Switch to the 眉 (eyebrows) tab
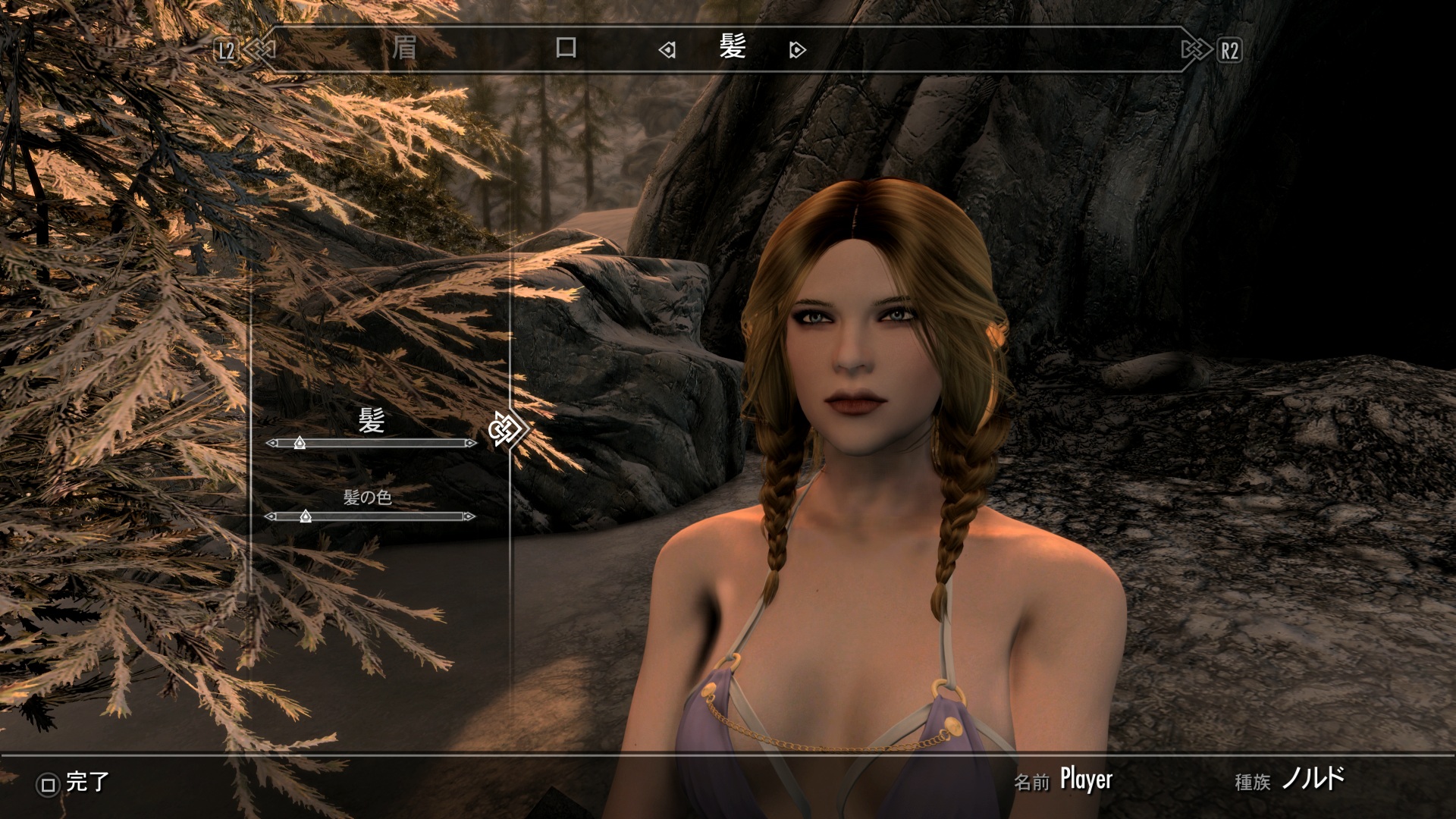Viewport: 1456px width, 819px height. (x=404, y=49)
